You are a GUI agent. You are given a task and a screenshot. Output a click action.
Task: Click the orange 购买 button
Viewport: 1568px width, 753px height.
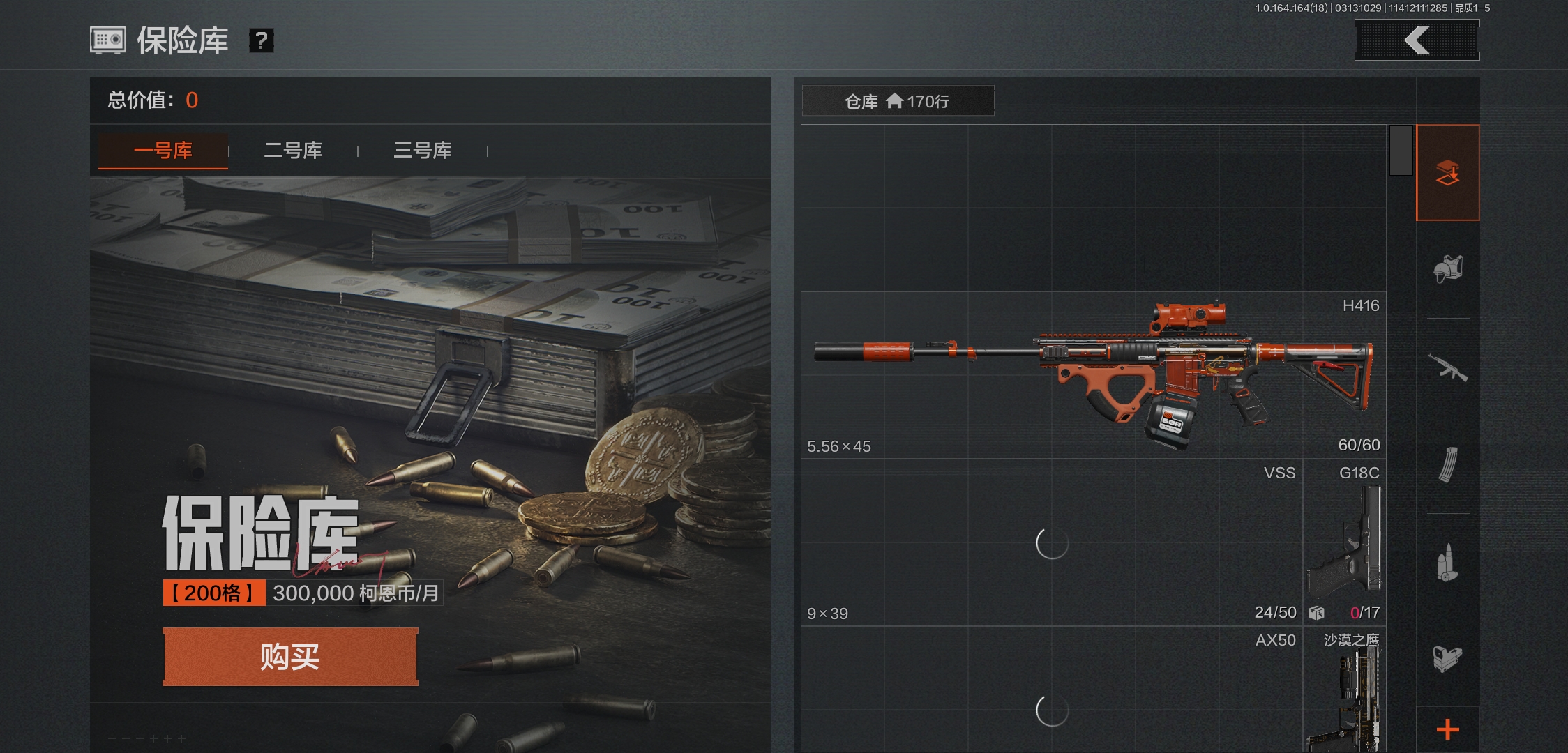pyautogui.click(x=290, y=657)
